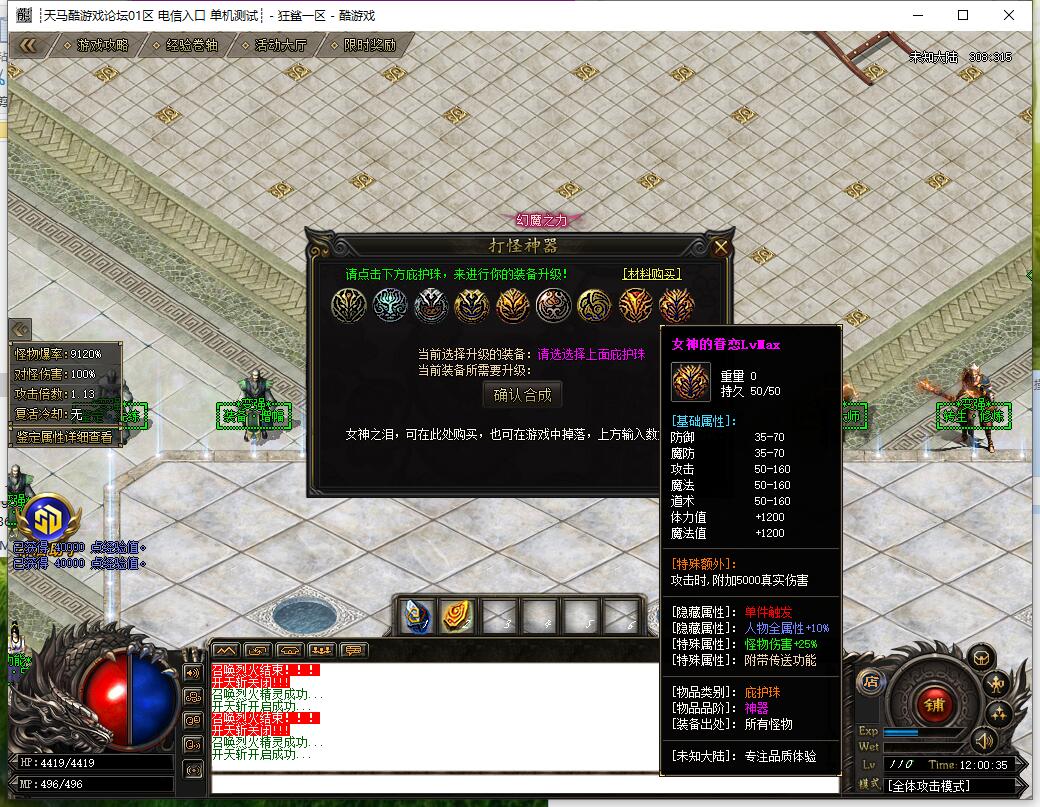The width and height of the screenshot is (1040, 807).
Task: Choose the last orb, 女神的眷恋
Action: pos(676,305)
